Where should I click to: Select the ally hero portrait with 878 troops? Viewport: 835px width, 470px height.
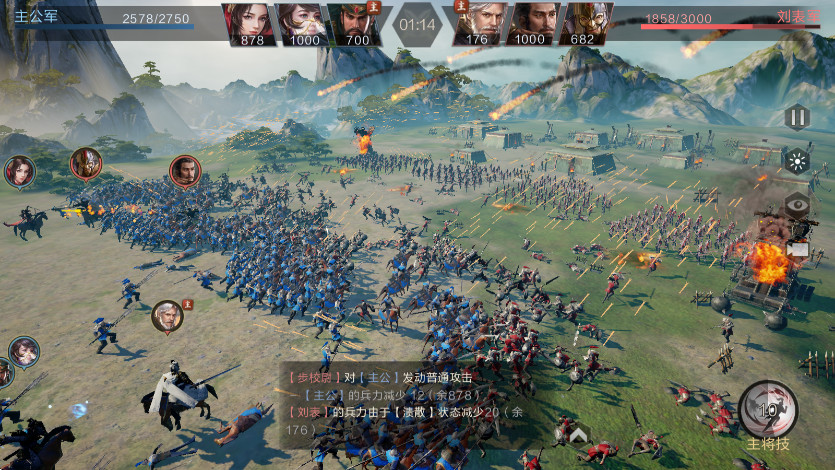[x=252, y=23]
